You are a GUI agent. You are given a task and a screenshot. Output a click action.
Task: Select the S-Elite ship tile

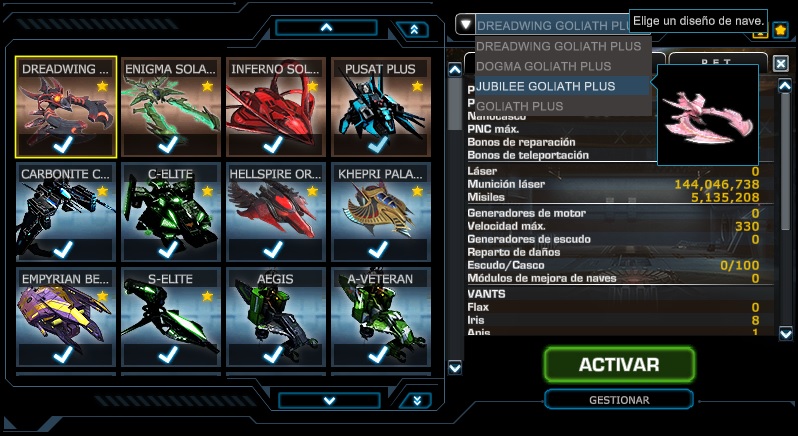click(x=170, y=317)
